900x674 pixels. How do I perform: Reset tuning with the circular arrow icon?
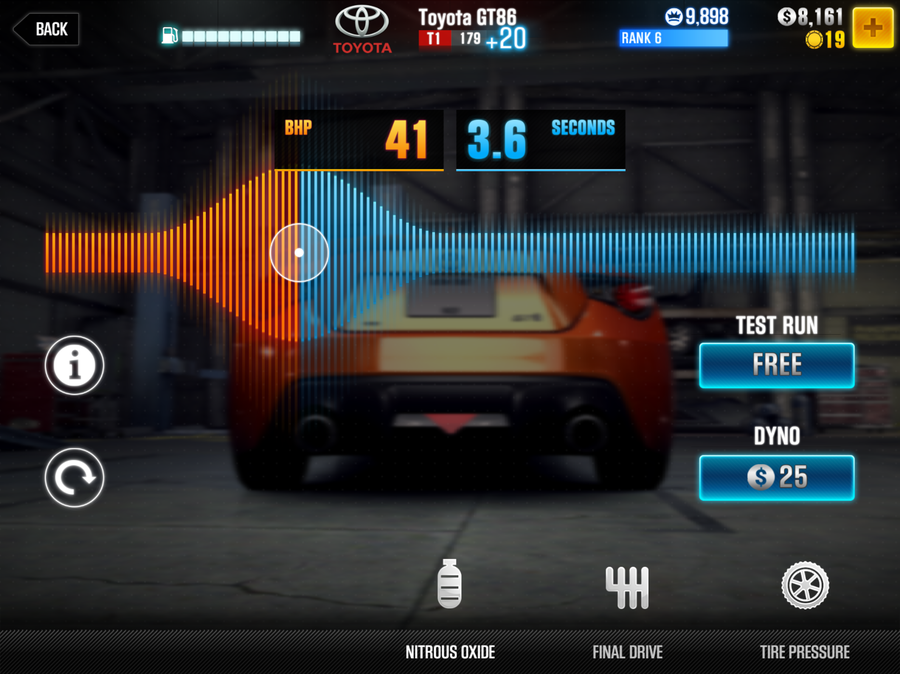tap(74, 477)
